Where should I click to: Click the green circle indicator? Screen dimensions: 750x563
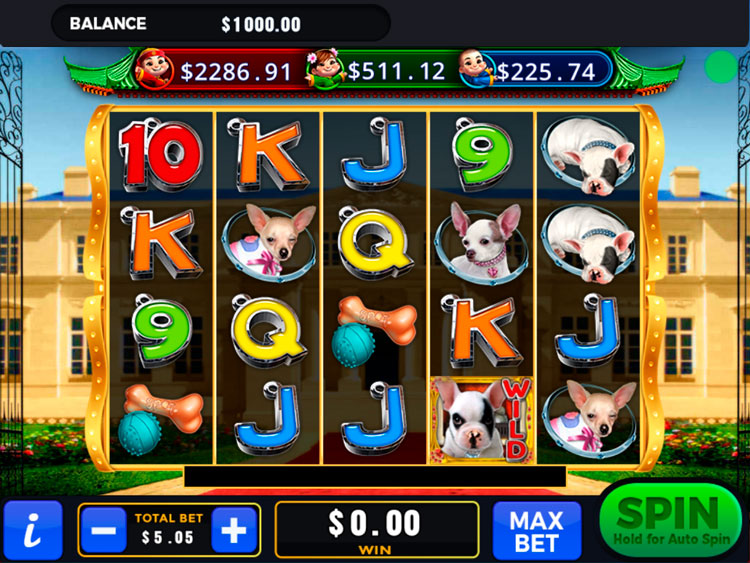coord(720,67)
